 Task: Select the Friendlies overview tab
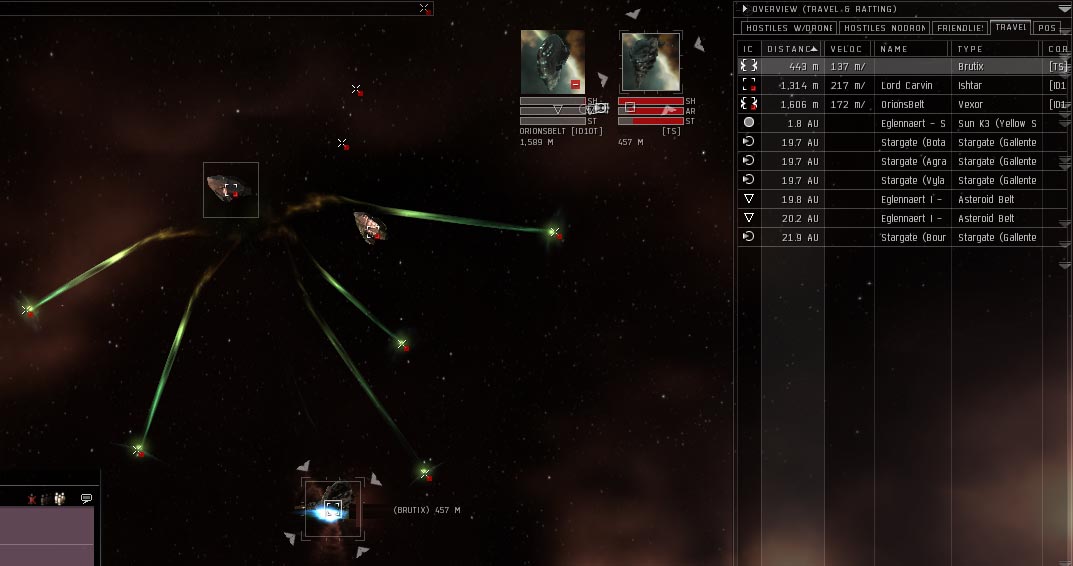click(x=960, y=28)
